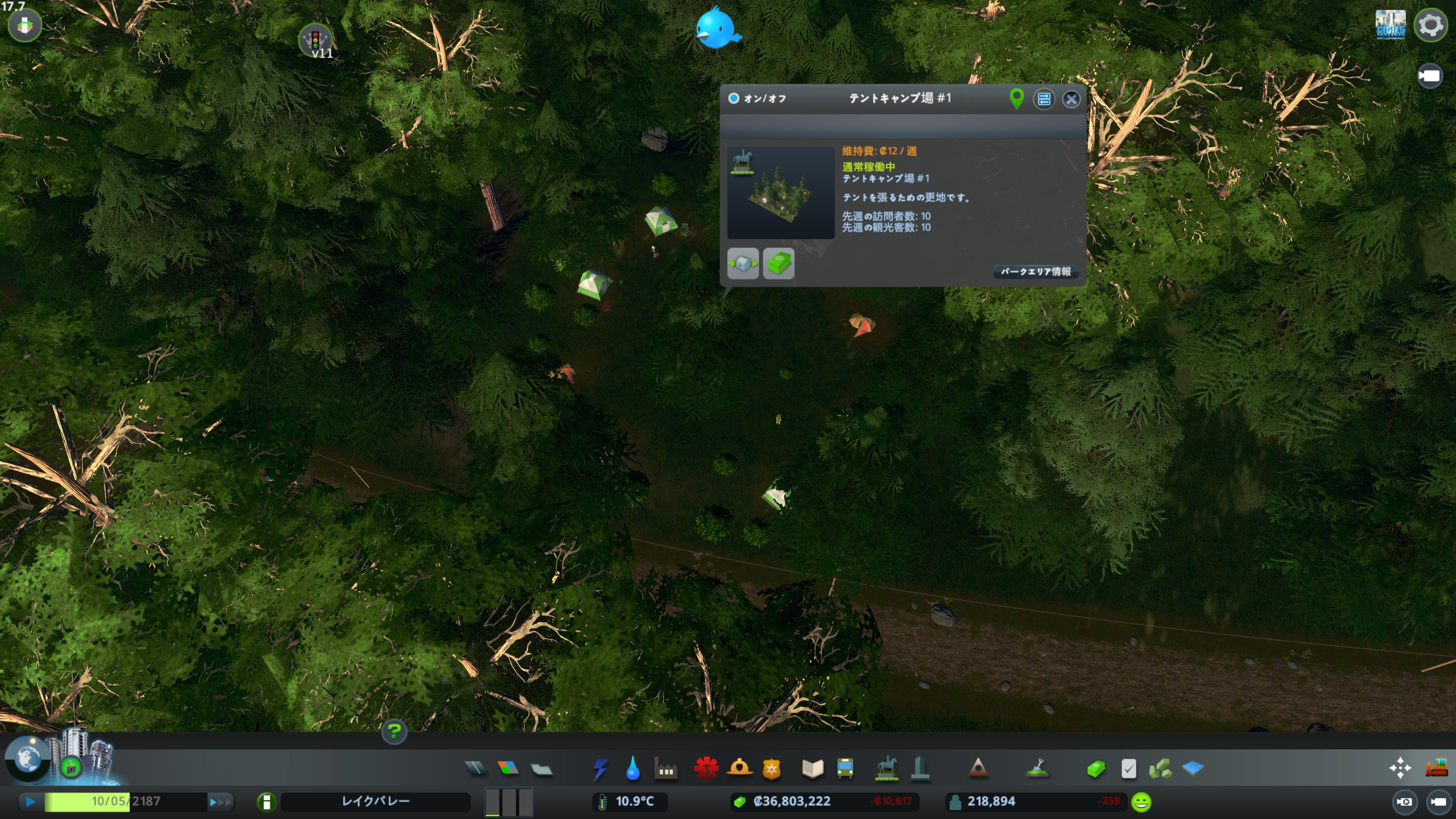
Task: Open the green question mark advisor
Action: pyautogui.click(x=394, y=732)
